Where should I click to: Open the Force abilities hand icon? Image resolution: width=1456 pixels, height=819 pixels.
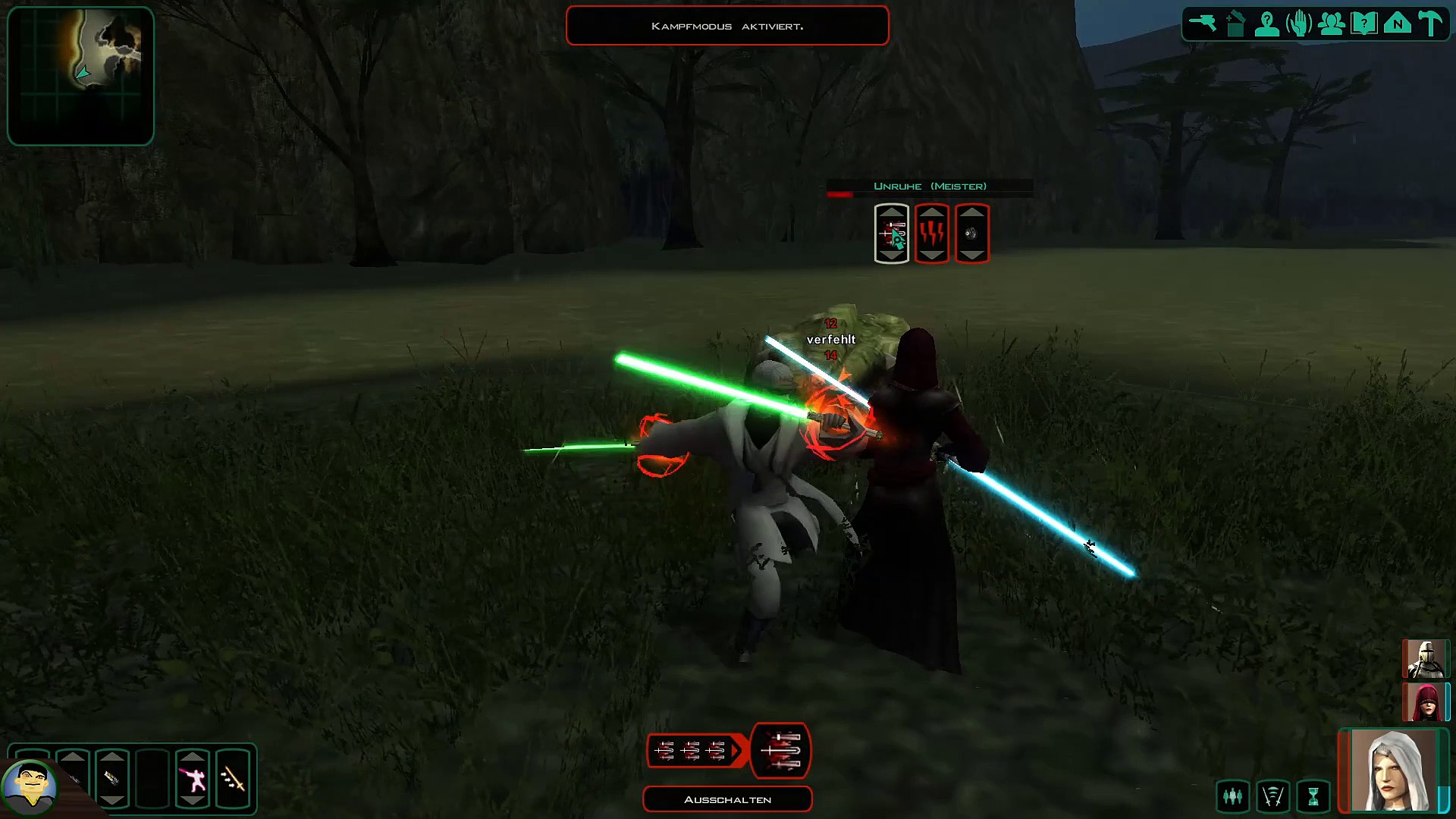tap(1299, 24)
